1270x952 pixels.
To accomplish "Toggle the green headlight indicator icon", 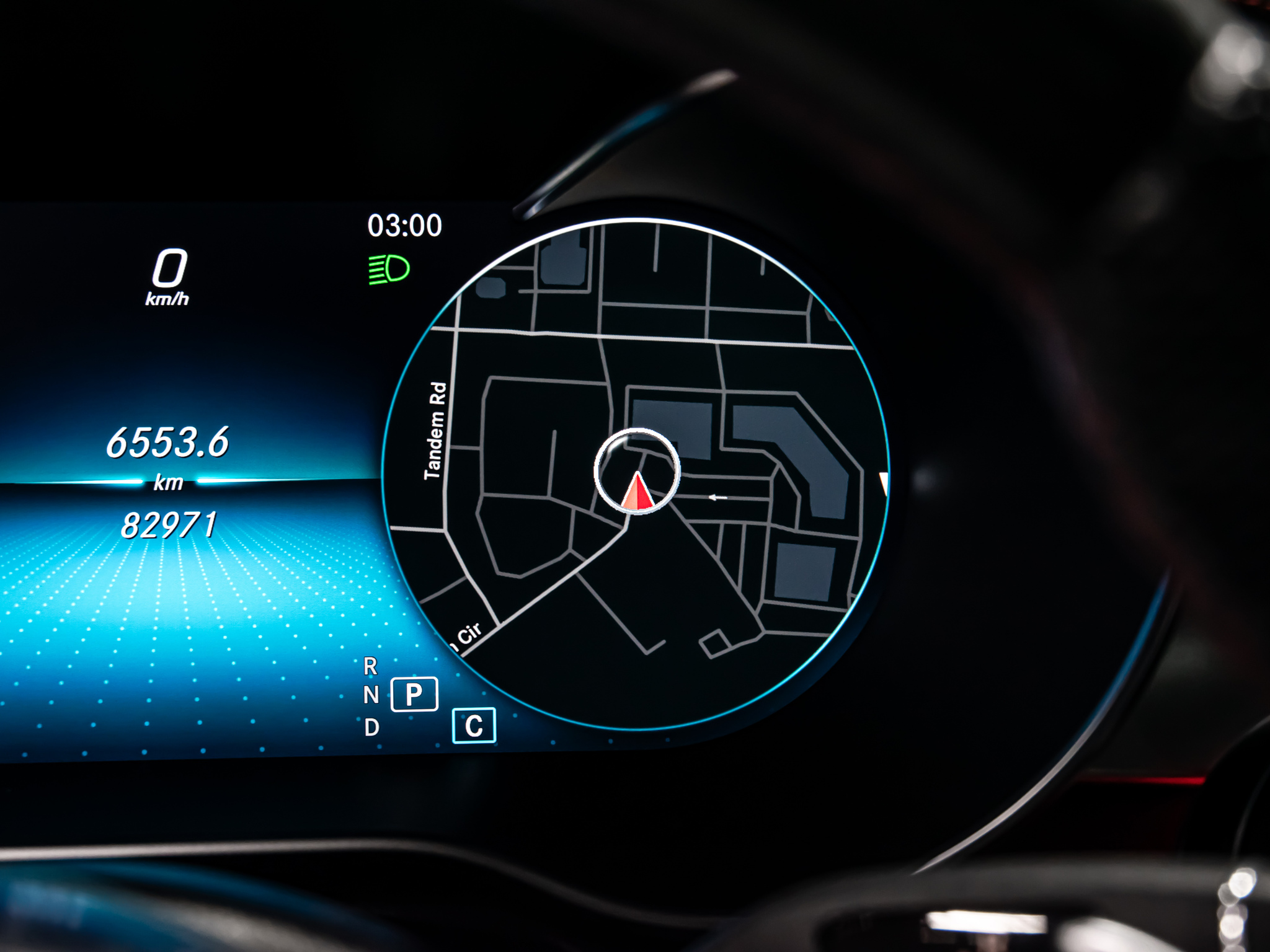I will point(389,270).
